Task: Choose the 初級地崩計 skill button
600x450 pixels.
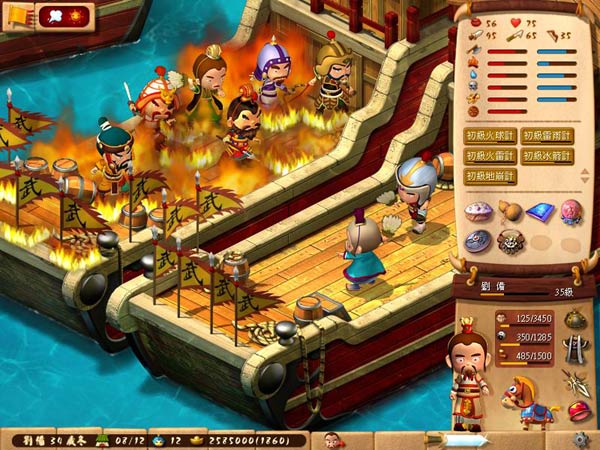Action: coord(491,176)
